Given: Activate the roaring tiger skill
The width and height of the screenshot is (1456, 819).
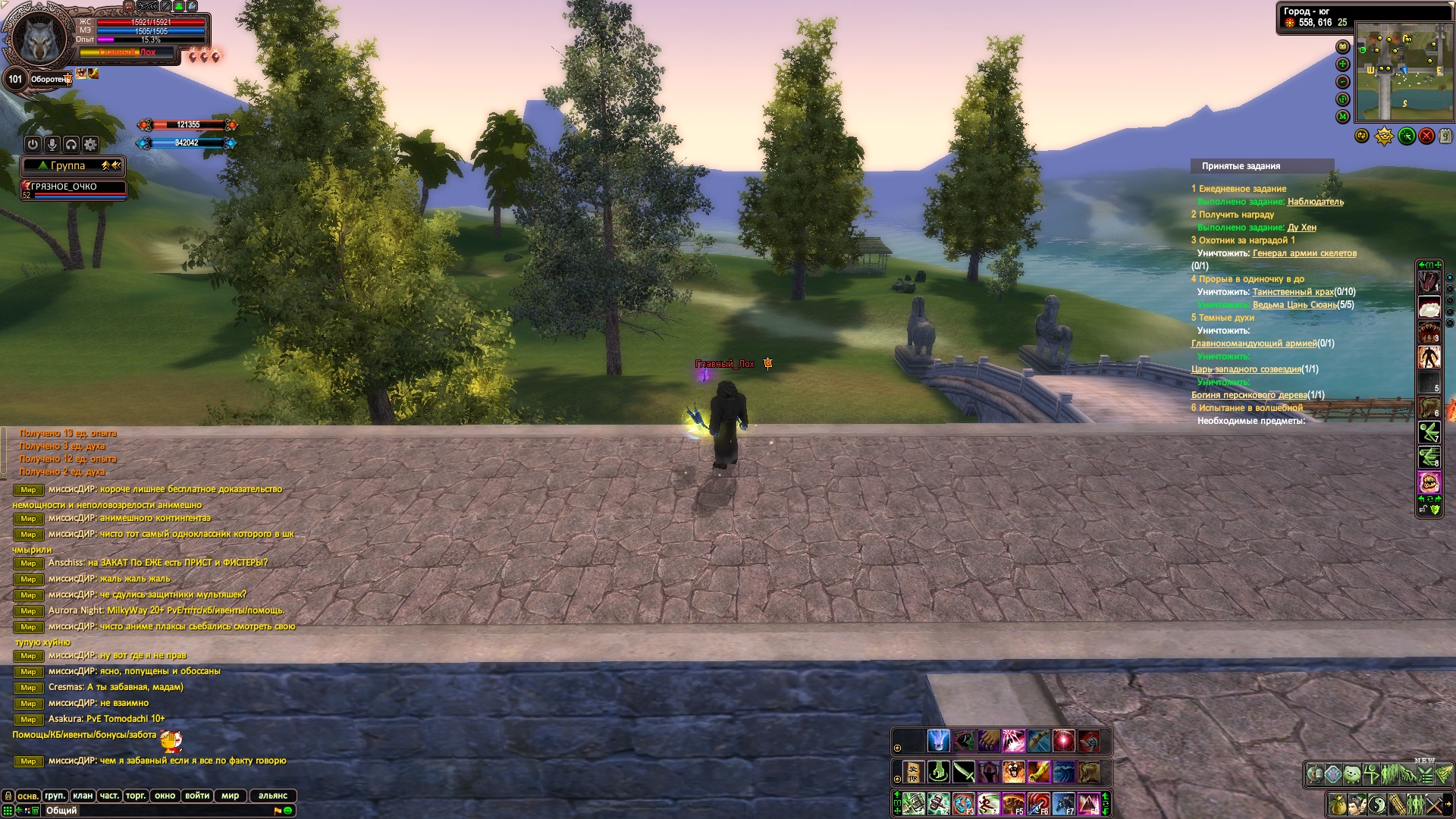Looking at the screenshot, I should [1013, 772].
